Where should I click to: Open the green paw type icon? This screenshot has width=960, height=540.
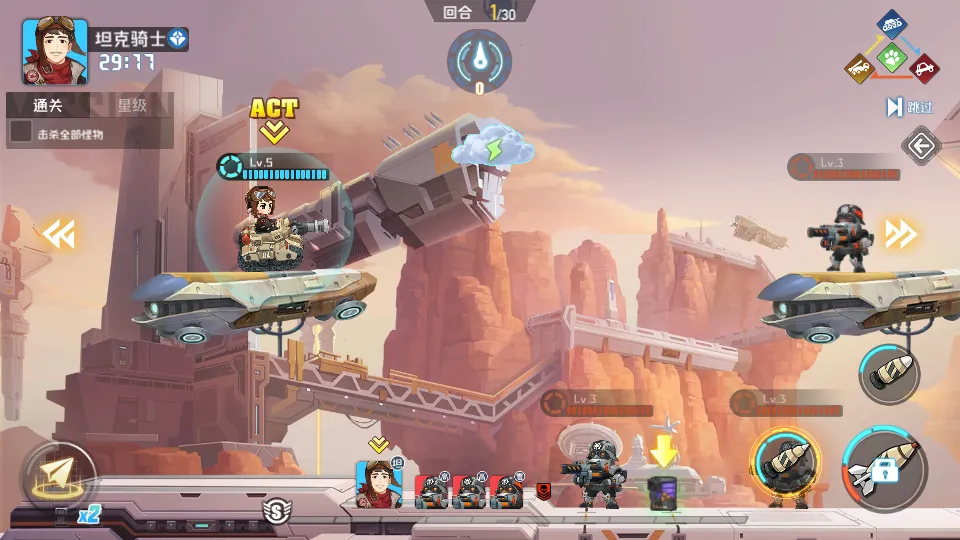coord(892,55)
